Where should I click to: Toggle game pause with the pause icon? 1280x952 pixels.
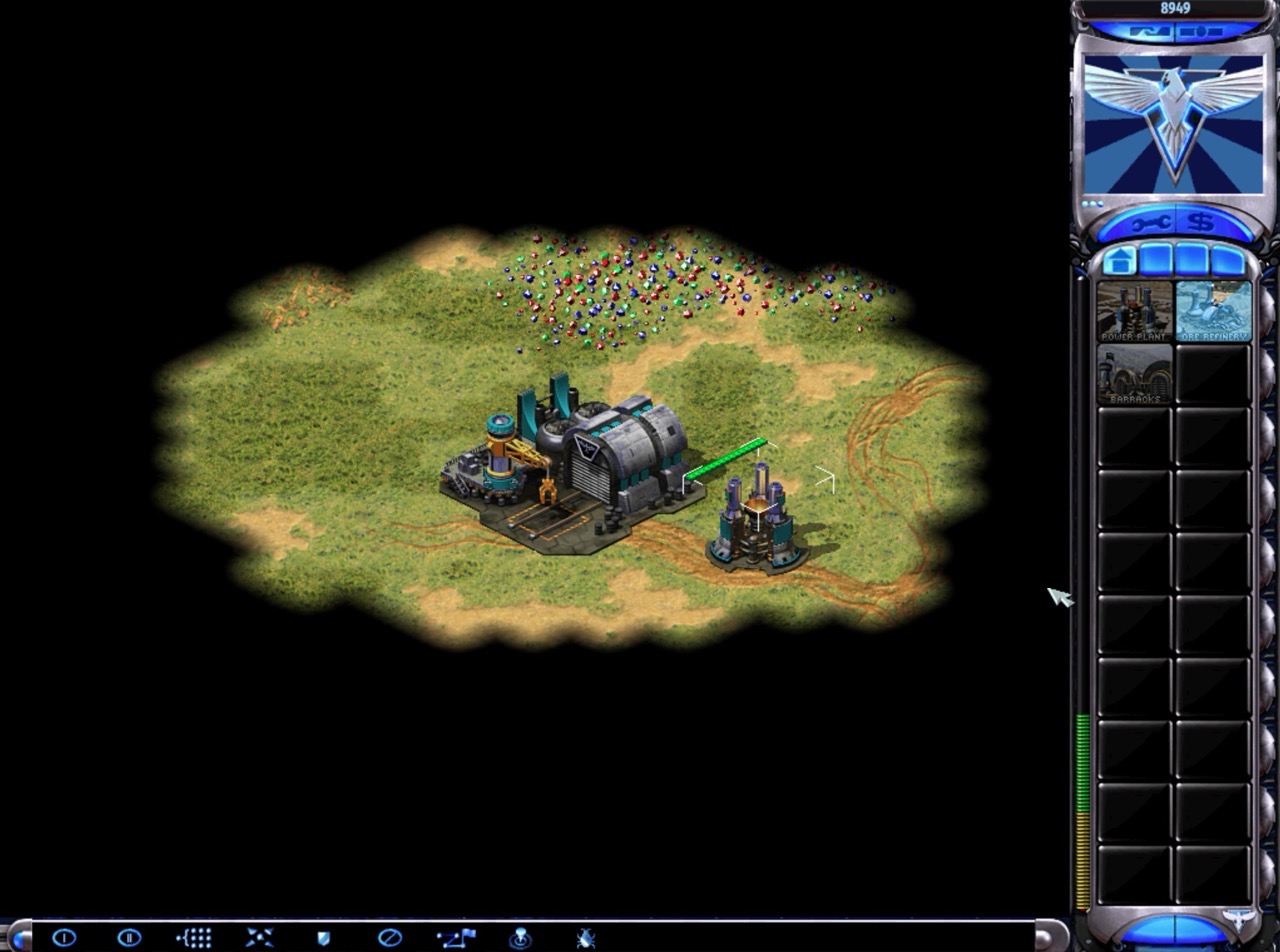point(127,937)
